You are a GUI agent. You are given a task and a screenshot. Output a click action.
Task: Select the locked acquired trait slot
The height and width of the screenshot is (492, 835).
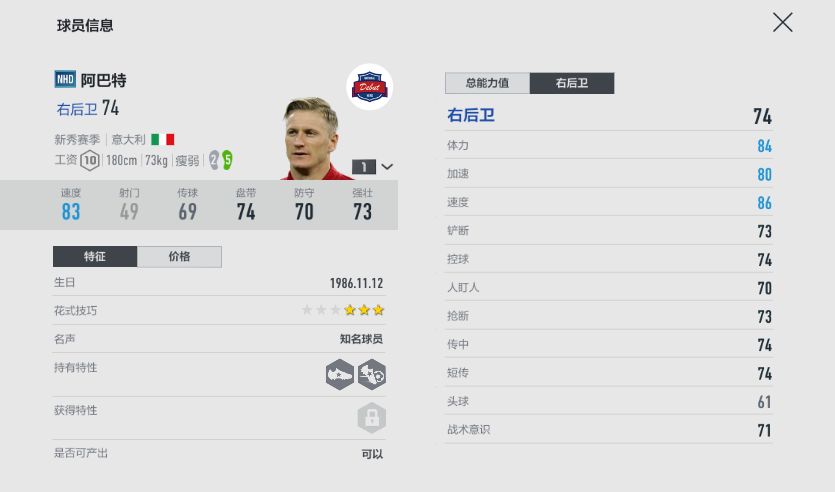click(371, 417)
